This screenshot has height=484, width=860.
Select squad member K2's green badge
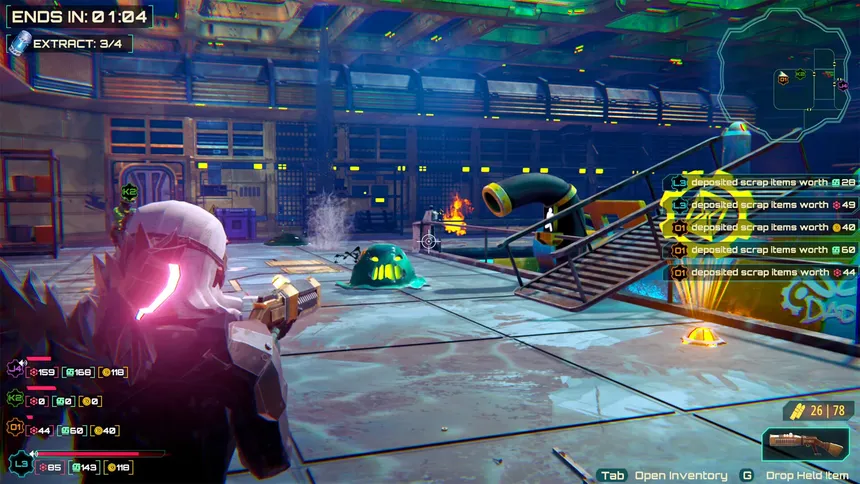pyautogui.click(x=16, y=400)
